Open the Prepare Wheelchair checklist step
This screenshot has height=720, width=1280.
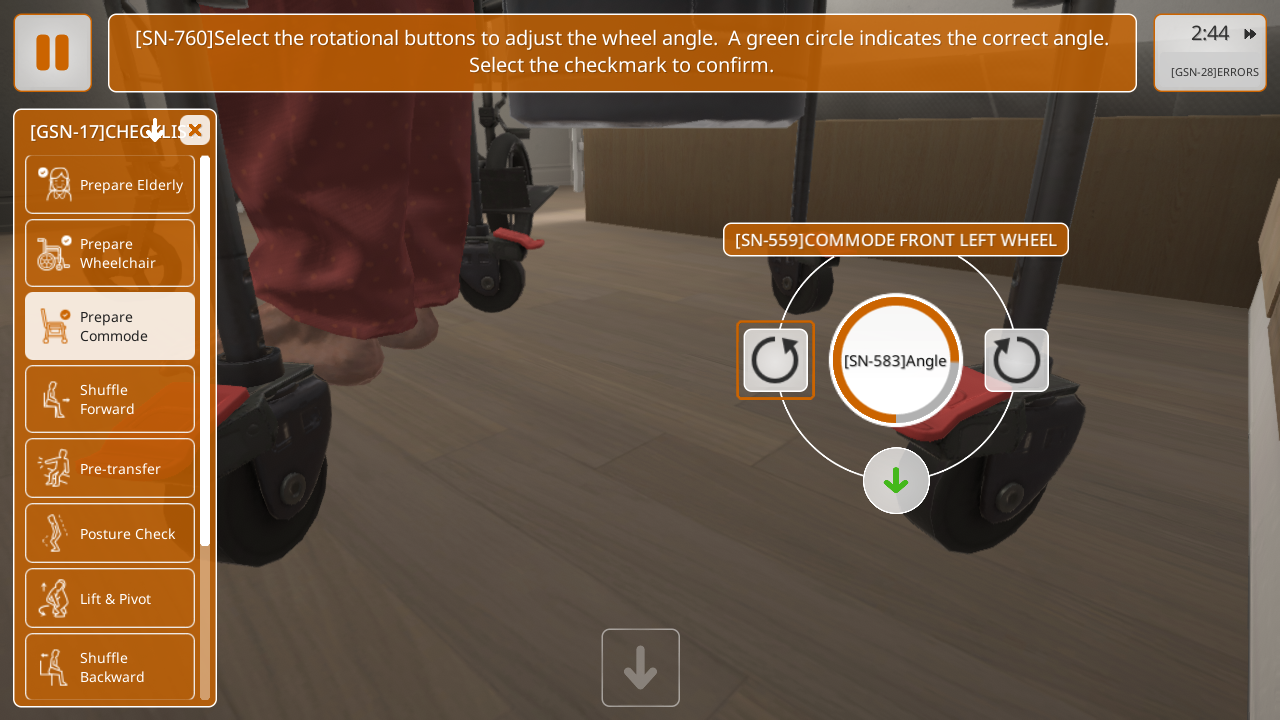pos(110,253)
